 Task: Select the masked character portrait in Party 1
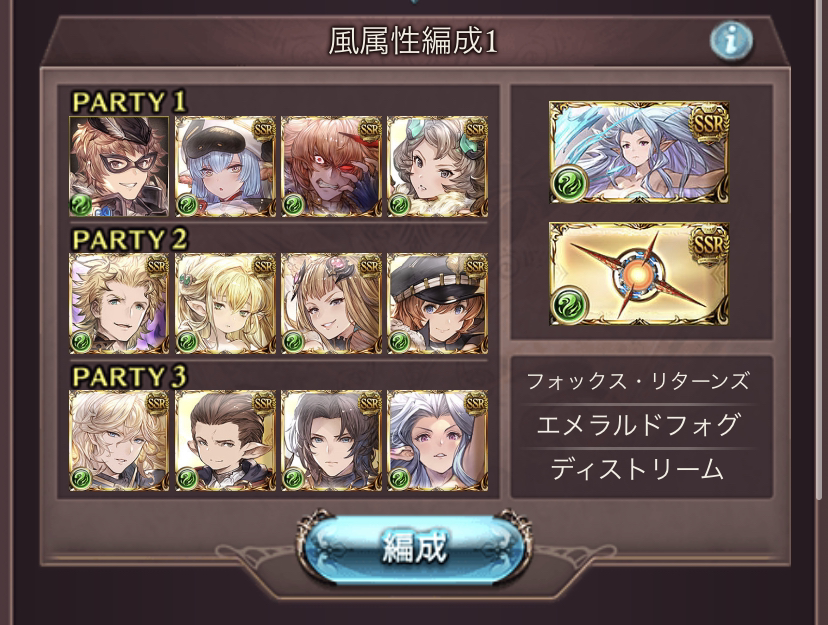coord(119,166)
